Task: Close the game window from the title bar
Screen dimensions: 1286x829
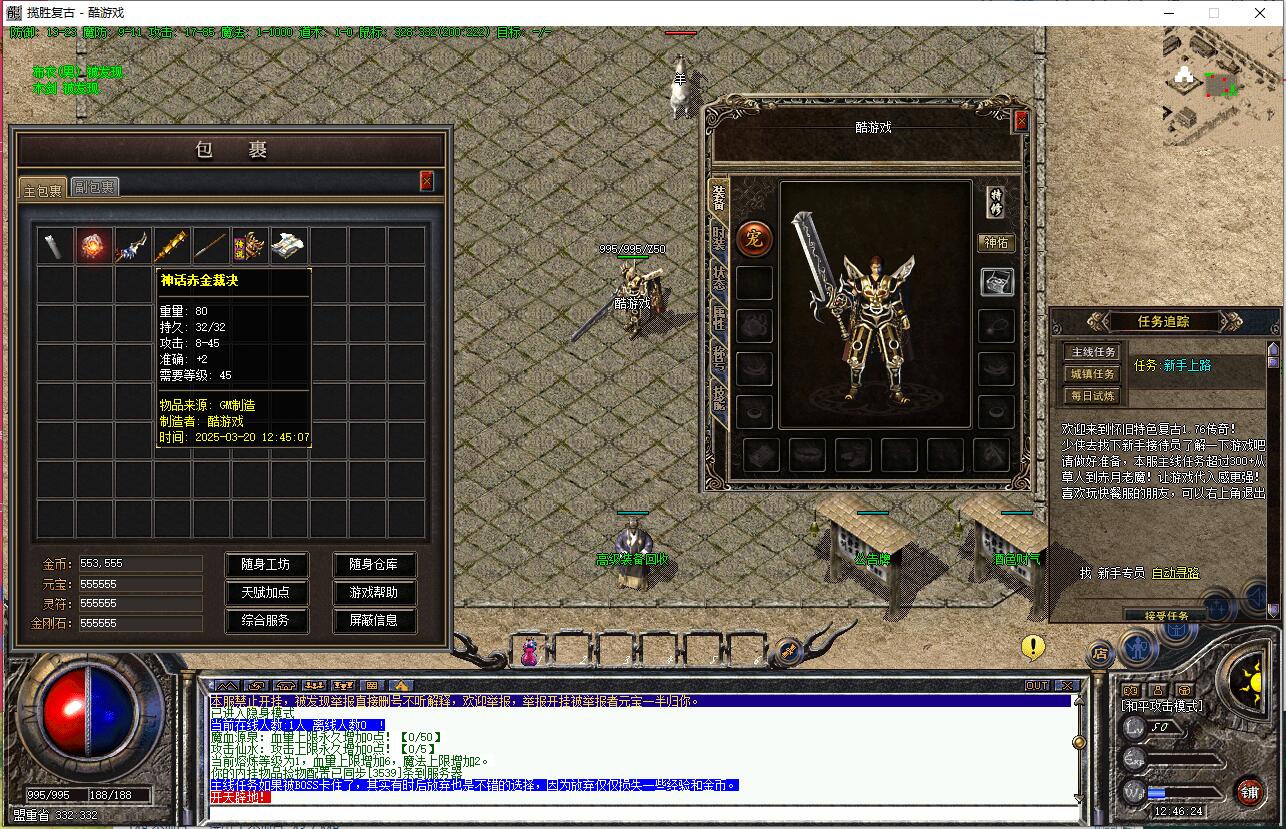Action: [x=1260, y=13]
